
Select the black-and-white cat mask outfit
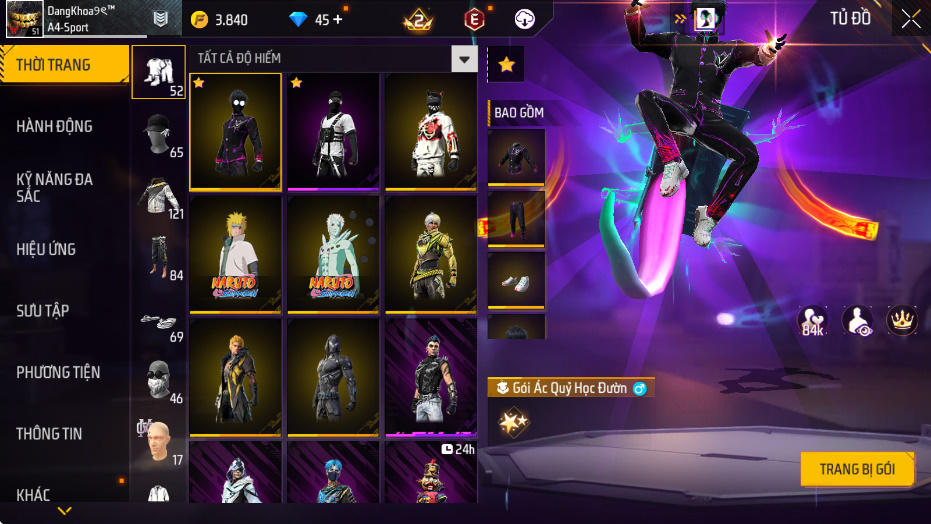point(431,131)
